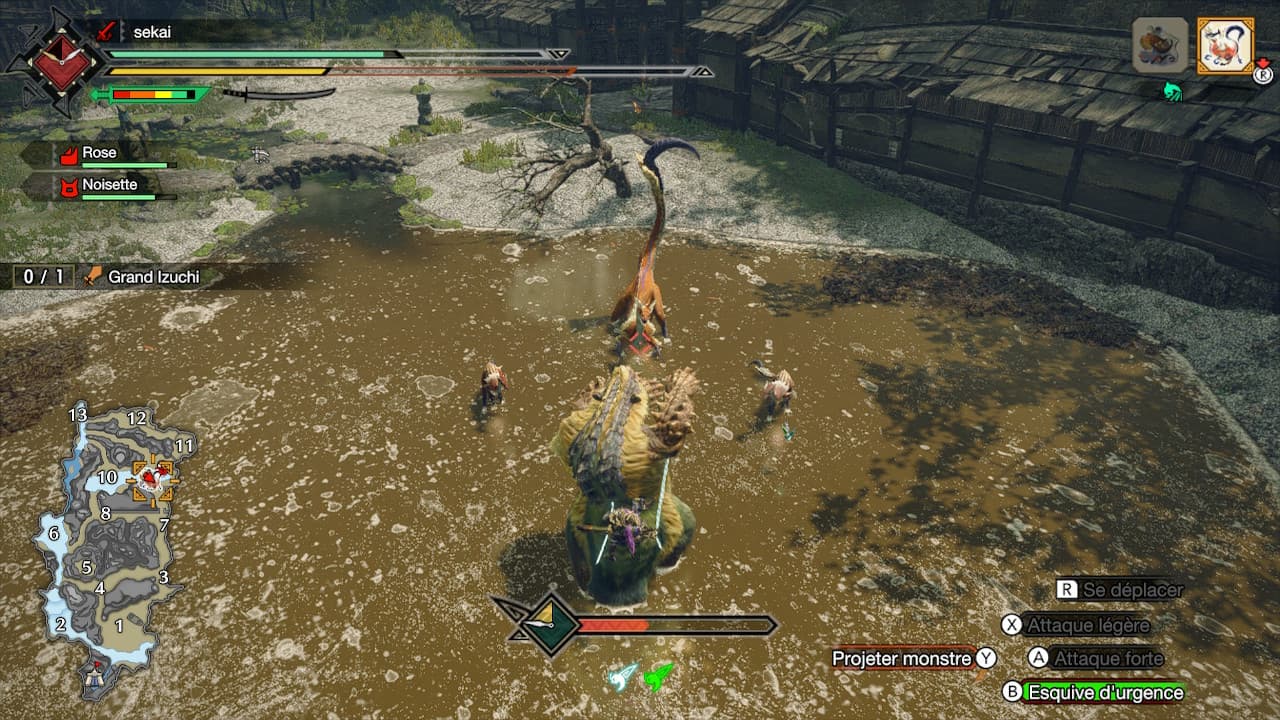Click the wyvern riding timer diamond emblem

[548, 625]
